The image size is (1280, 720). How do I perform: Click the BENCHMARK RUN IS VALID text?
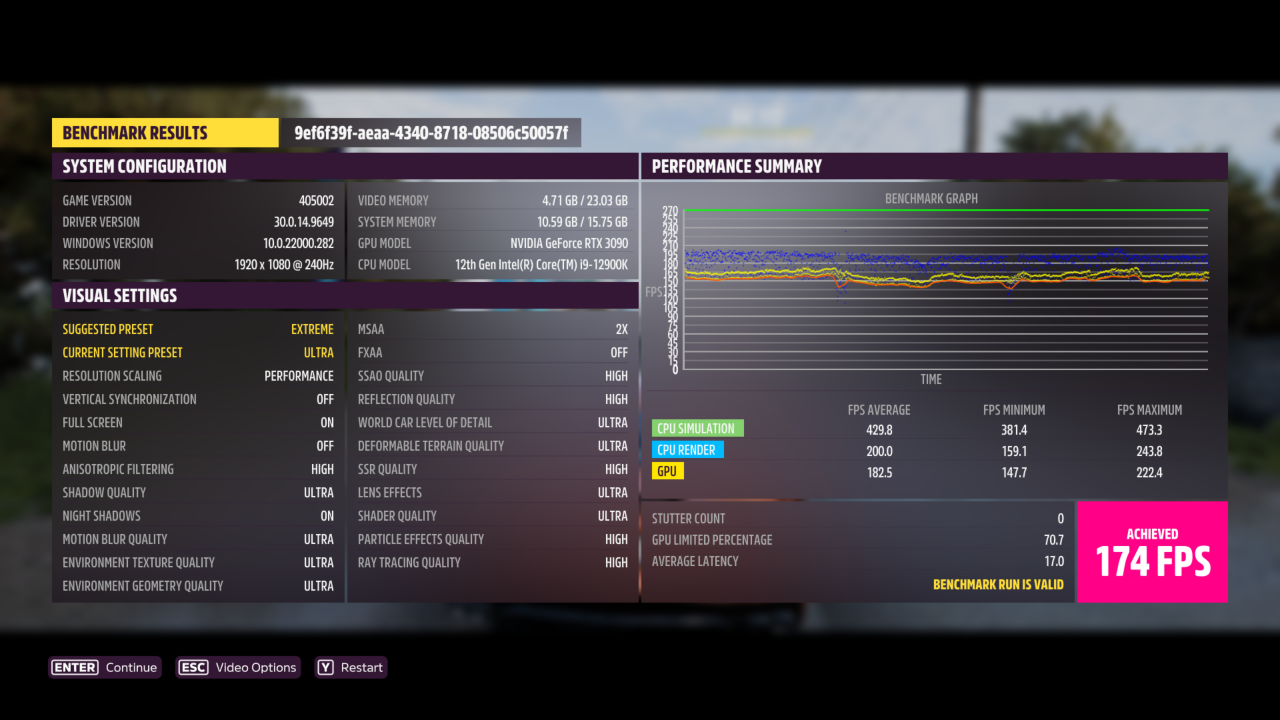[x=1000, y=583]
